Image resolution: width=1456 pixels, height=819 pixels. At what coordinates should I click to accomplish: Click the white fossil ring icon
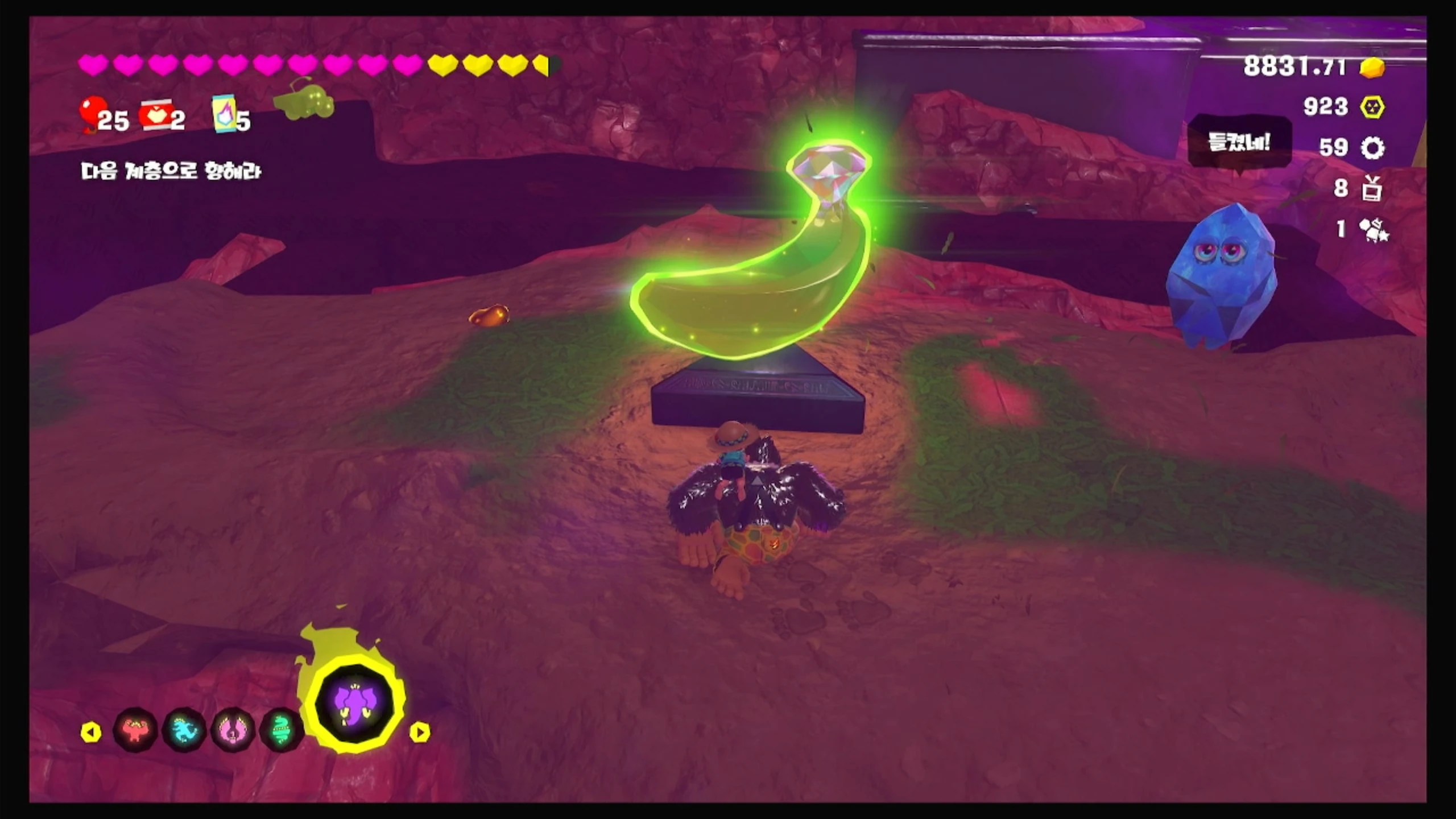click(1372, 148)
